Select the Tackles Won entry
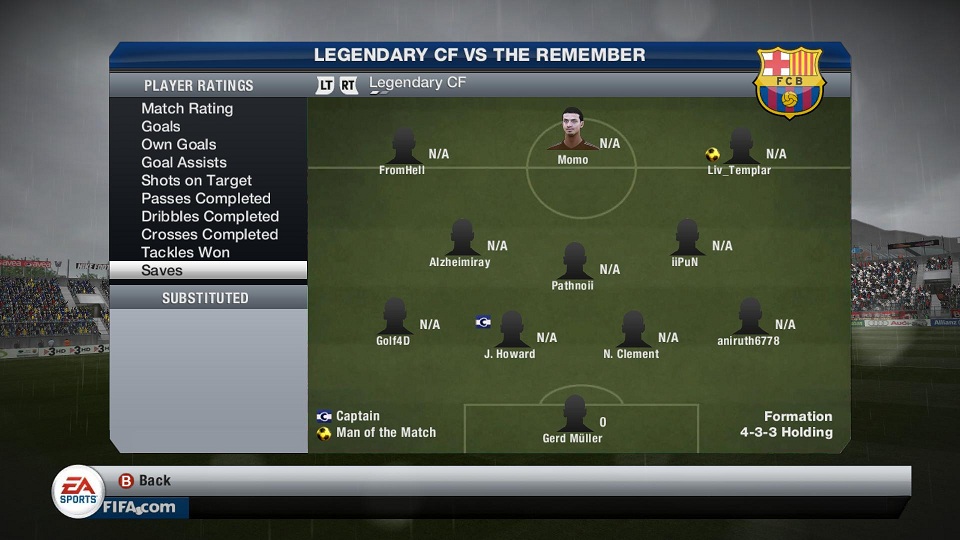The height and width of the screenshot is (540, 960). 185,253
